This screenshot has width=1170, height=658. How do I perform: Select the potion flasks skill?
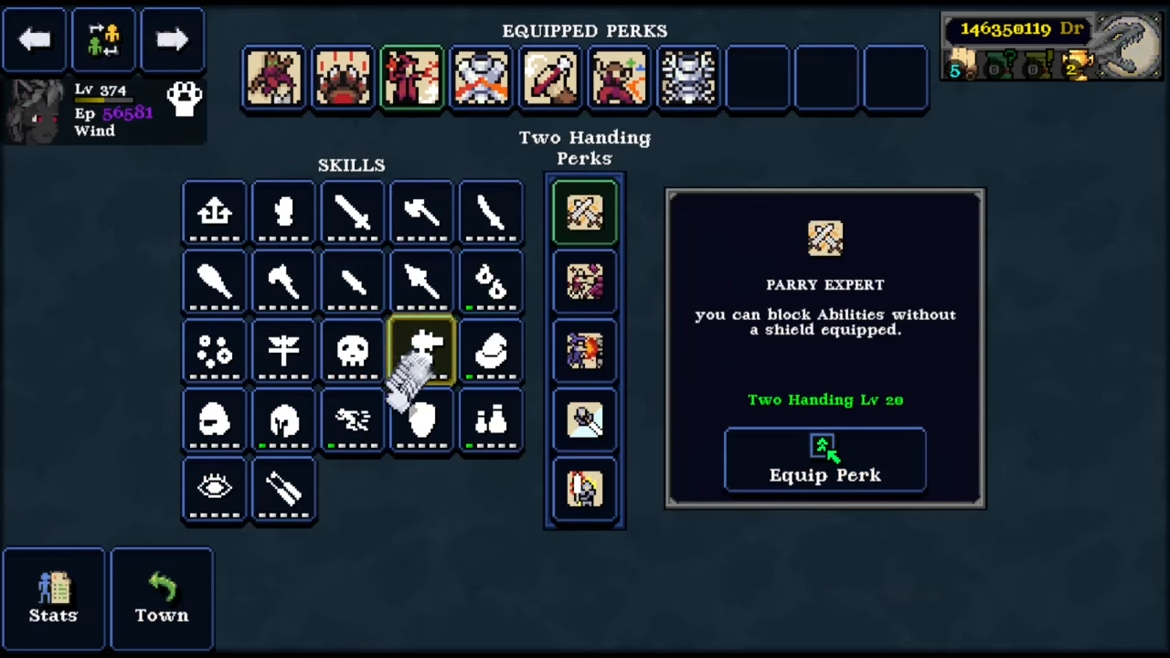[x=491, y=421]
